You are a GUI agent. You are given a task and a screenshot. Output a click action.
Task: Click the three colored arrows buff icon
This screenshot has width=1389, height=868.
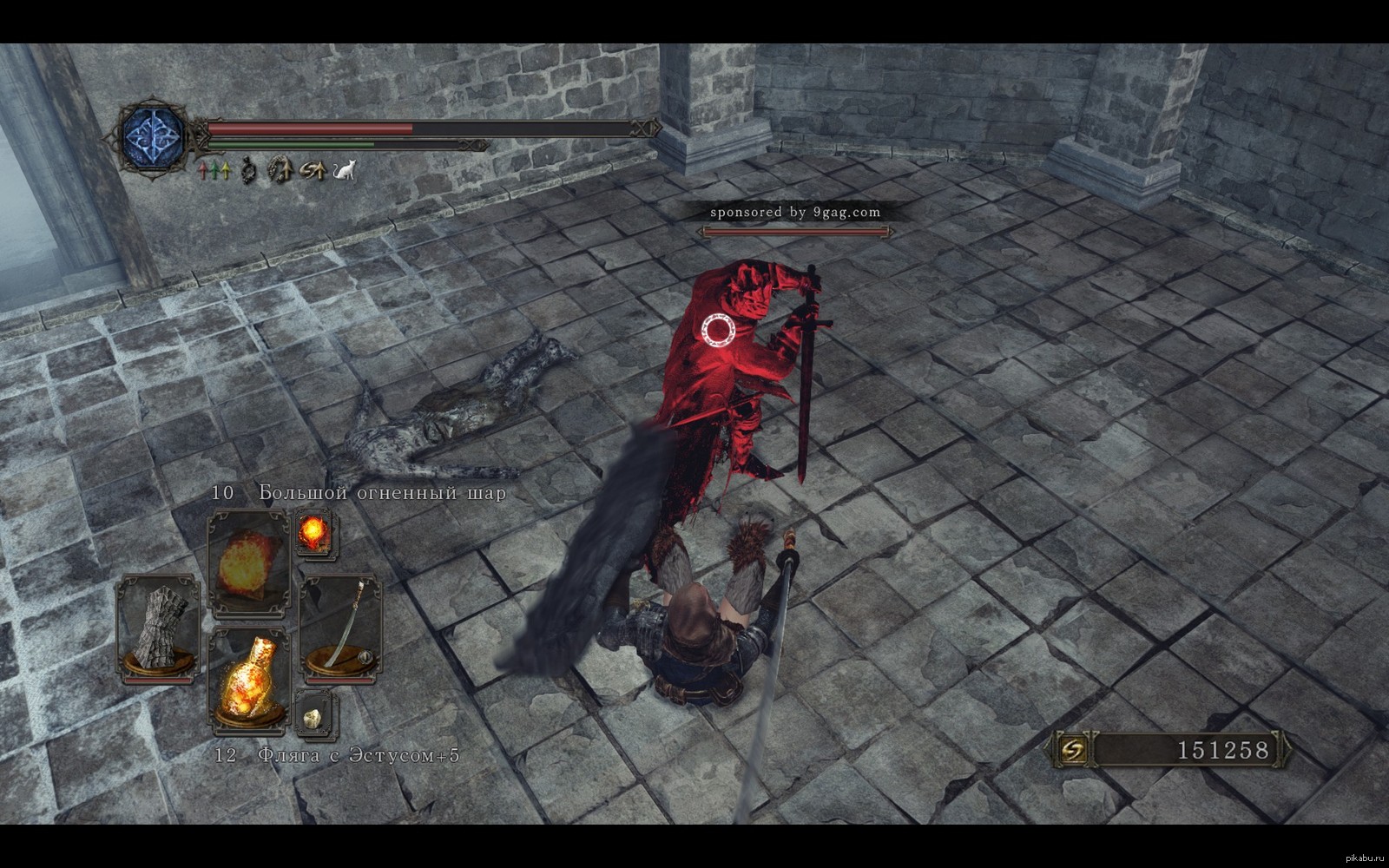pos(214,170)
